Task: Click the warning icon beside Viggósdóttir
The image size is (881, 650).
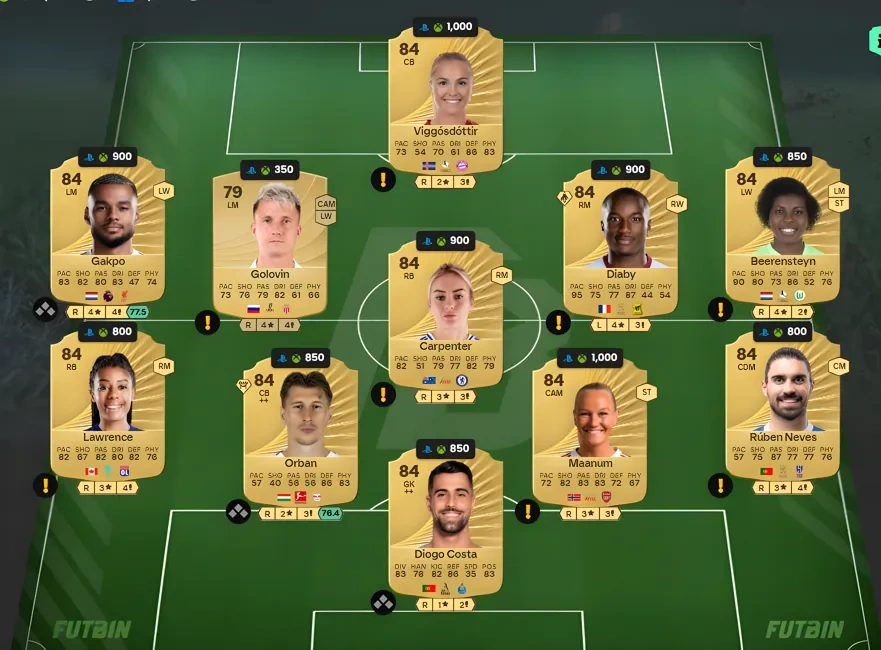Action: click(383, 180)
